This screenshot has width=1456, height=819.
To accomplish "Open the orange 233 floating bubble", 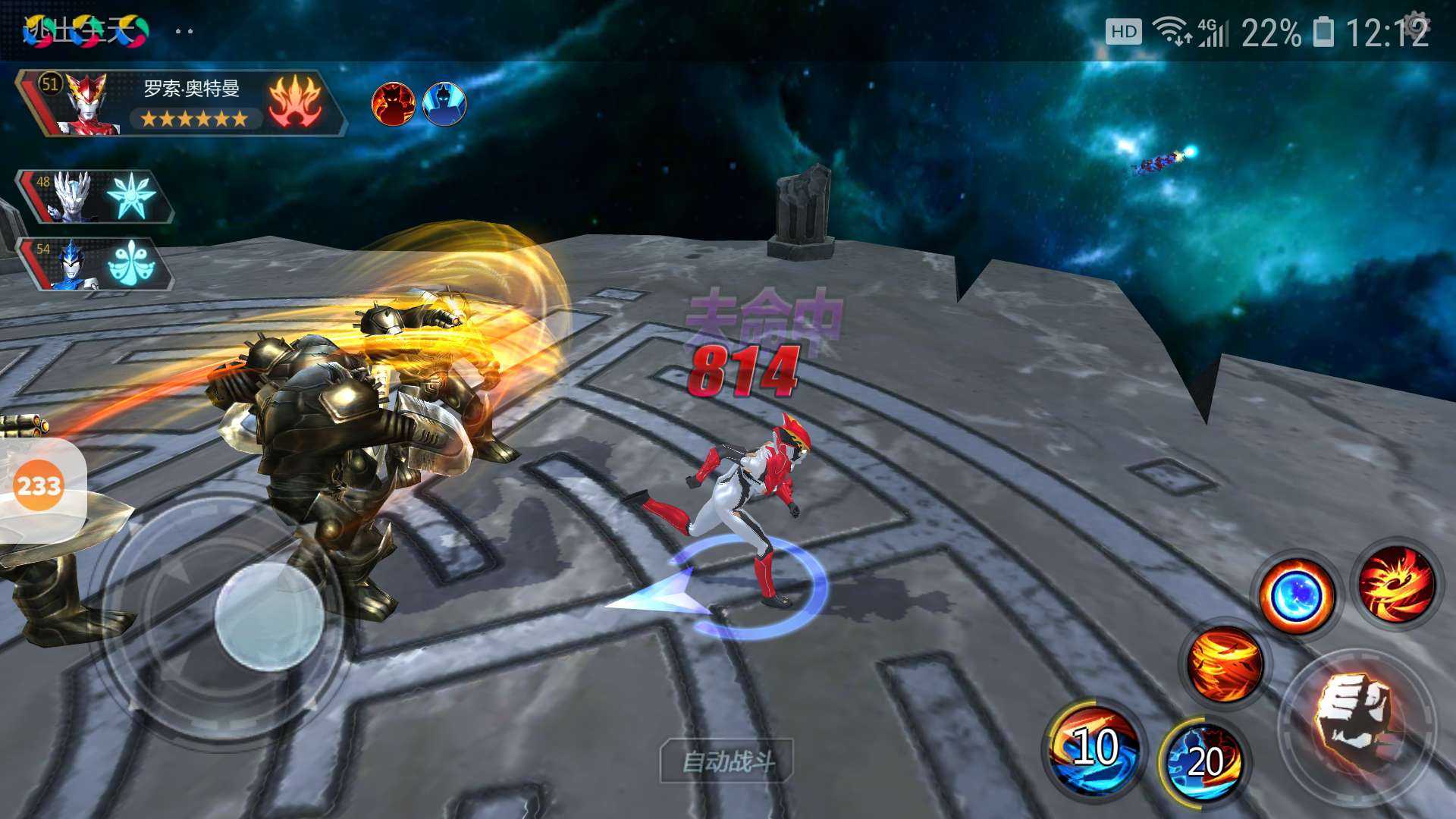I will [x=38, y=485].
